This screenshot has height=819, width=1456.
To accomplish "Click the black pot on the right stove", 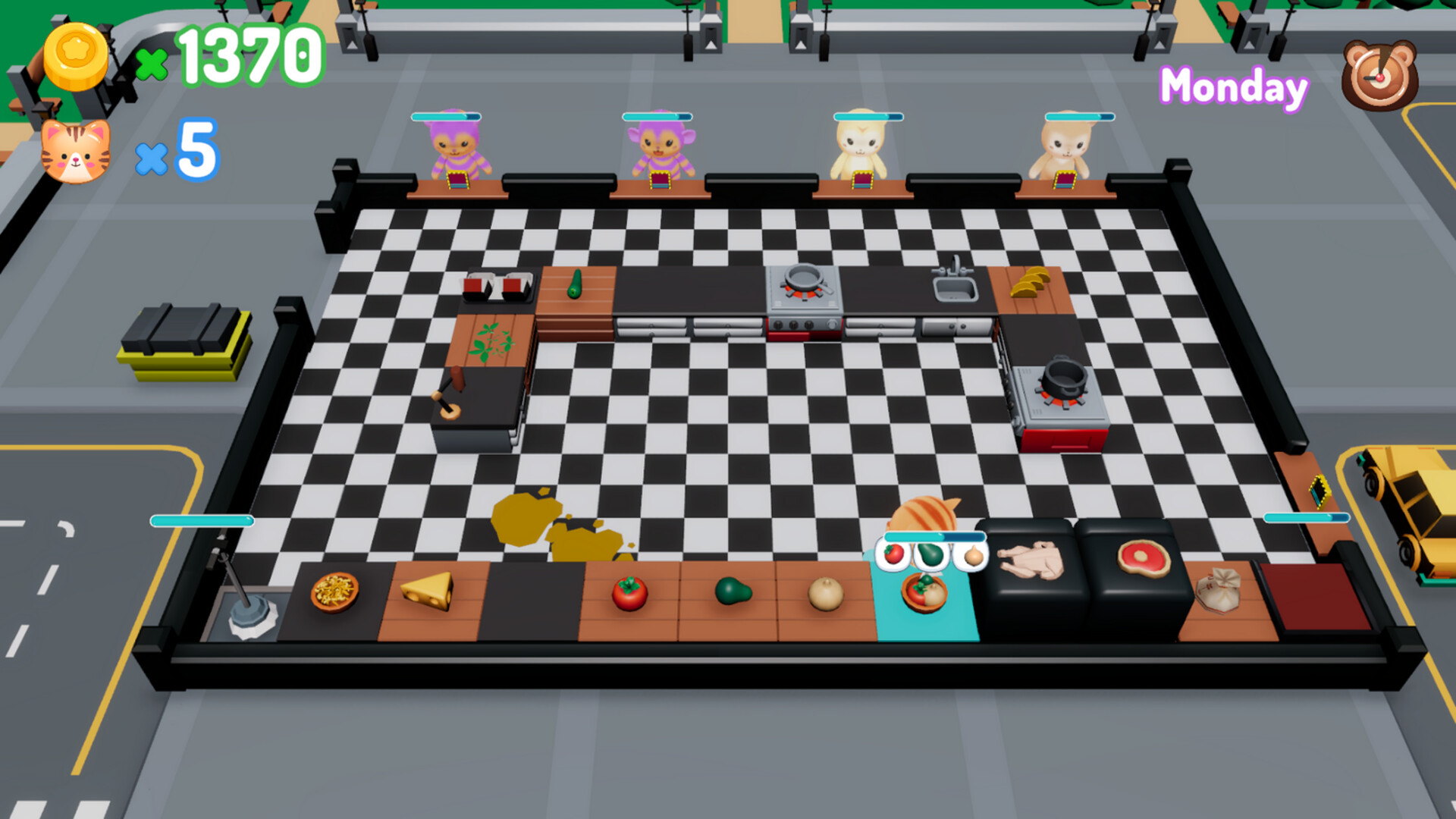I will tap(1065, 379).
